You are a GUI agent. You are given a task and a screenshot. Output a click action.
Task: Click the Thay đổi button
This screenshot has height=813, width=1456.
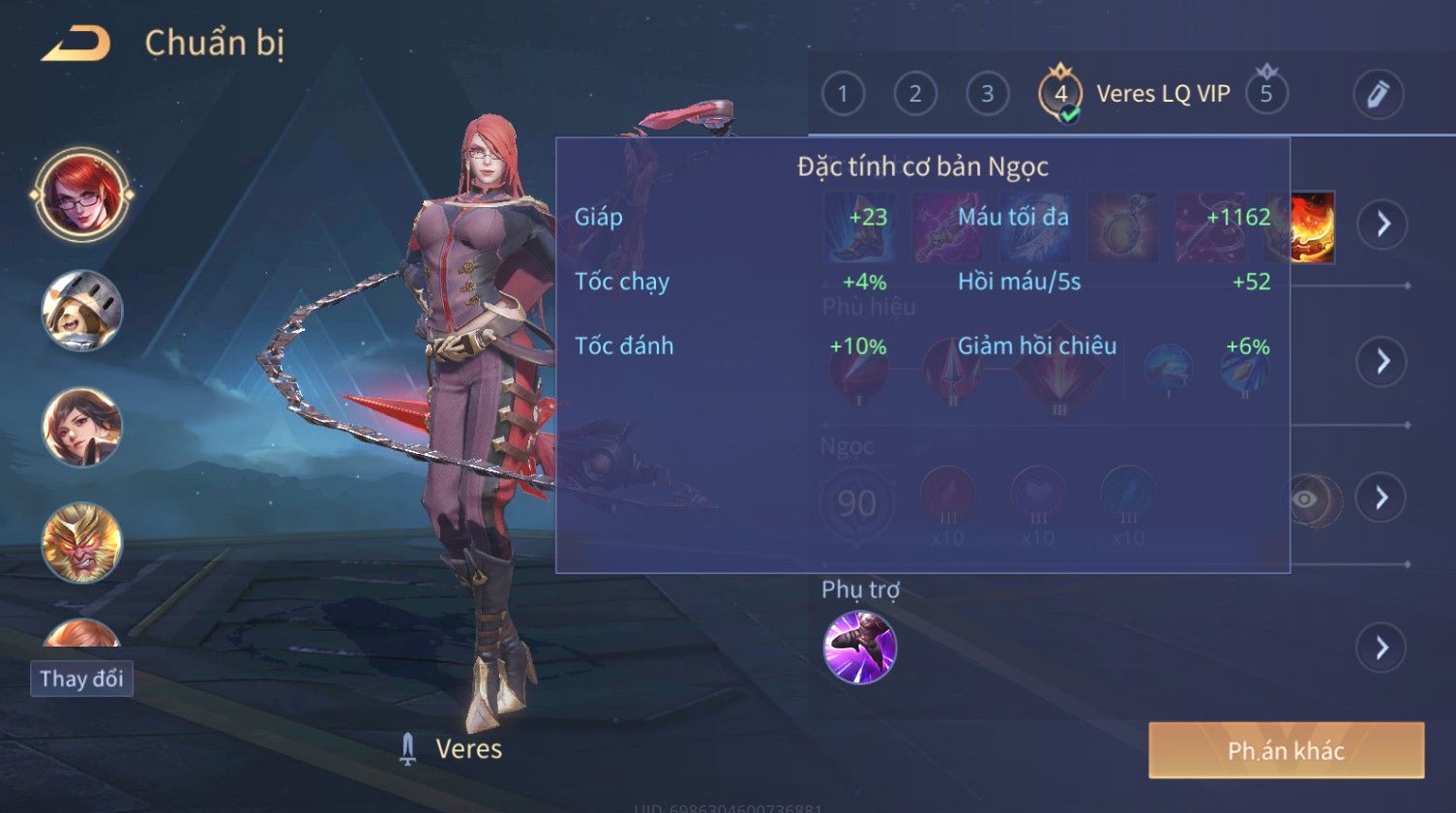tap(81, 678)
